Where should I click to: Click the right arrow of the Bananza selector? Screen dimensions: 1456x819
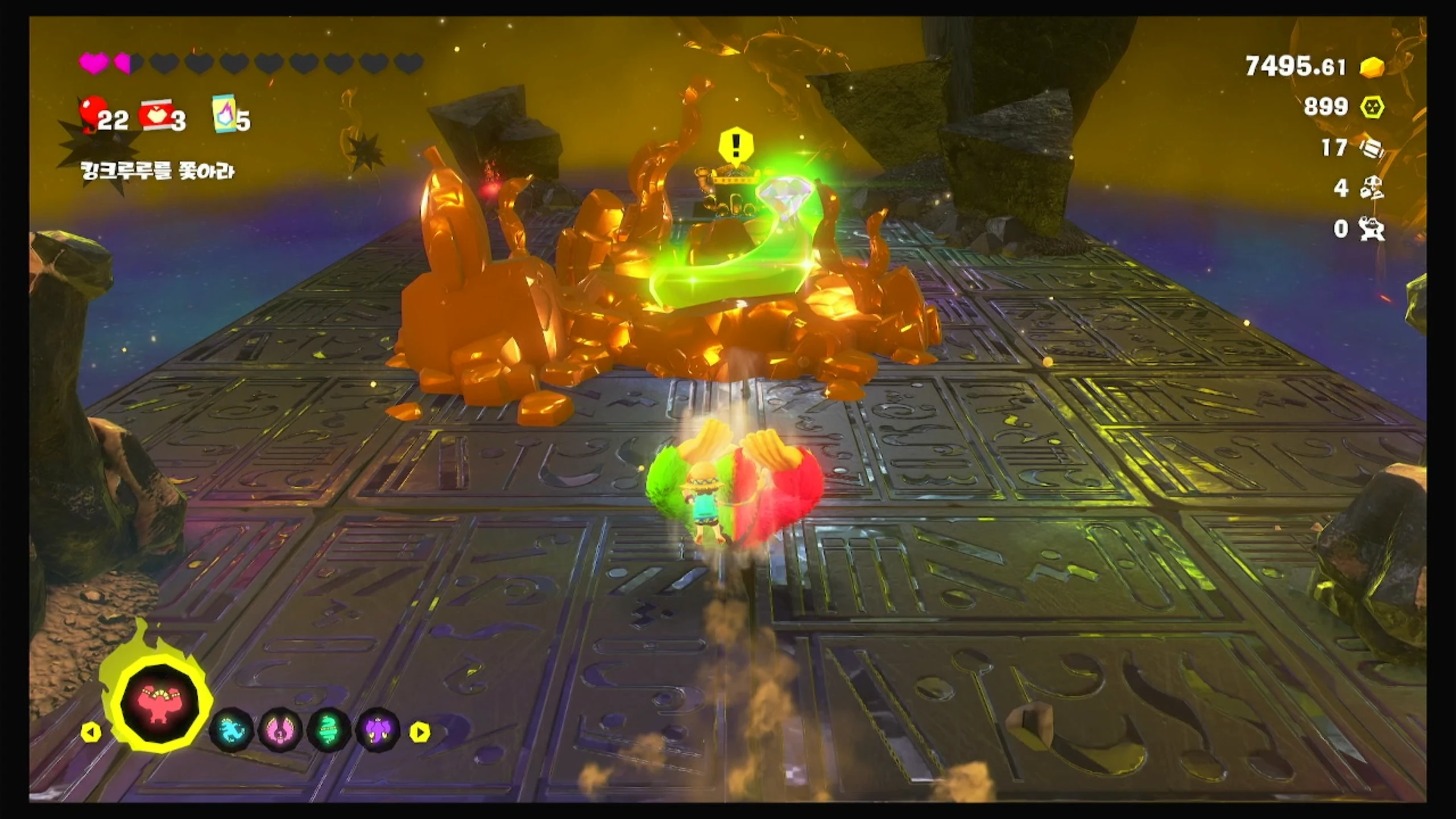[x=420, y=732]
